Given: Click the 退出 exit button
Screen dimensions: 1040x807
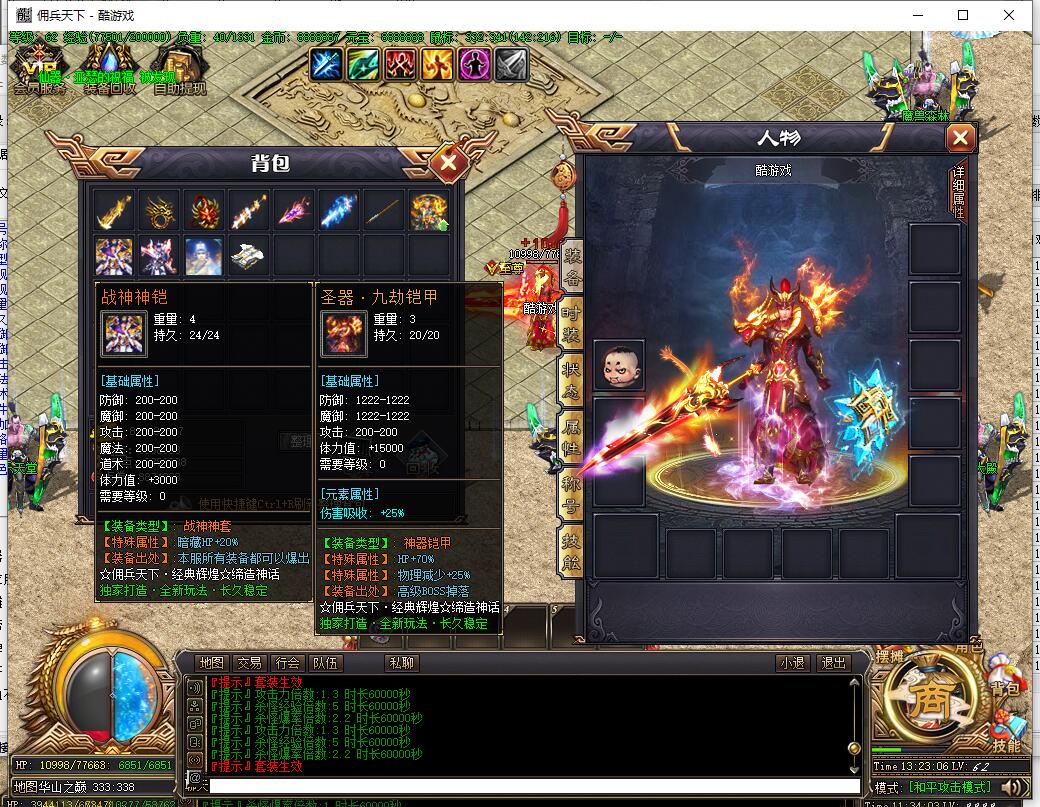Looking at the screenshot, I should click(x=832, y=663).
